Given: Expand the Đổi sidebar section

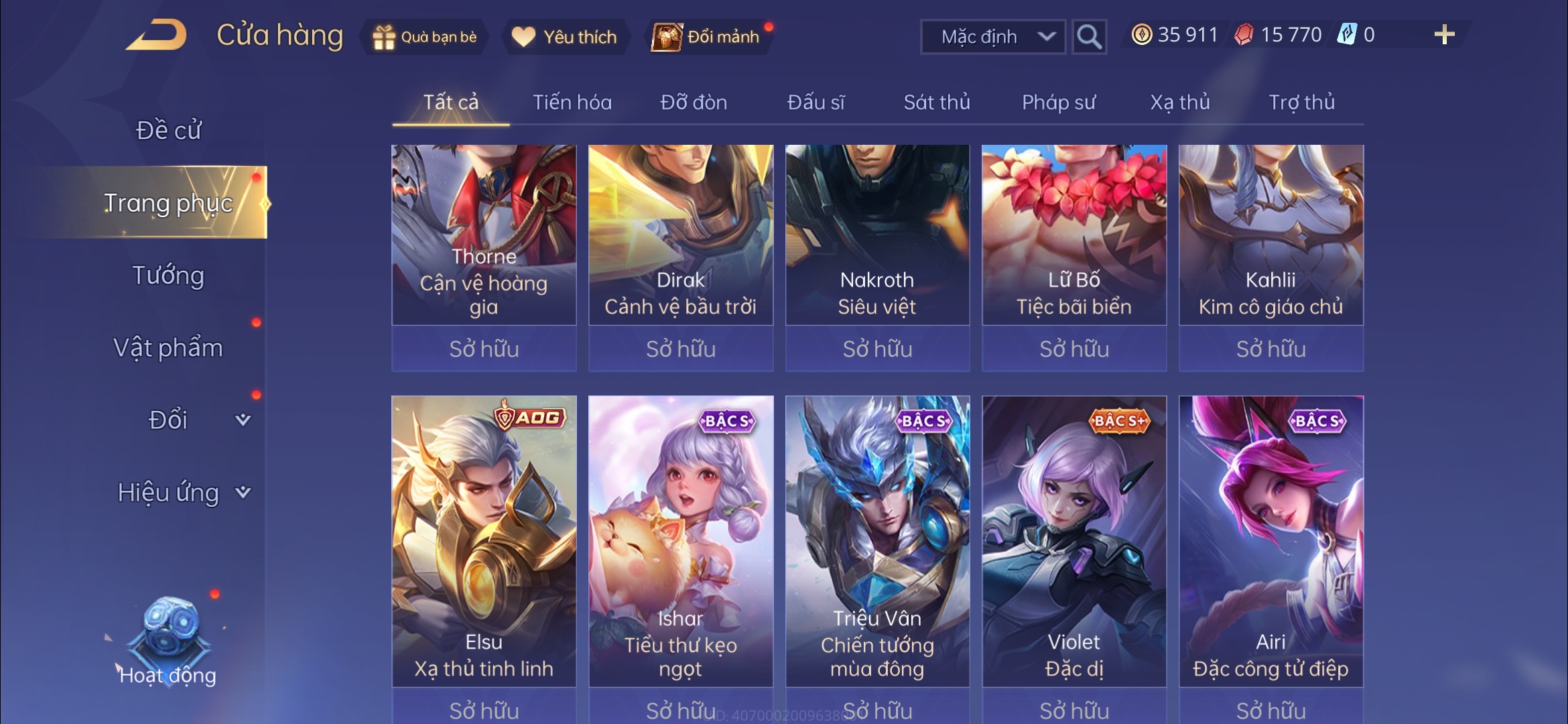Looking at the screenshot, I should [x=170, y=419].
